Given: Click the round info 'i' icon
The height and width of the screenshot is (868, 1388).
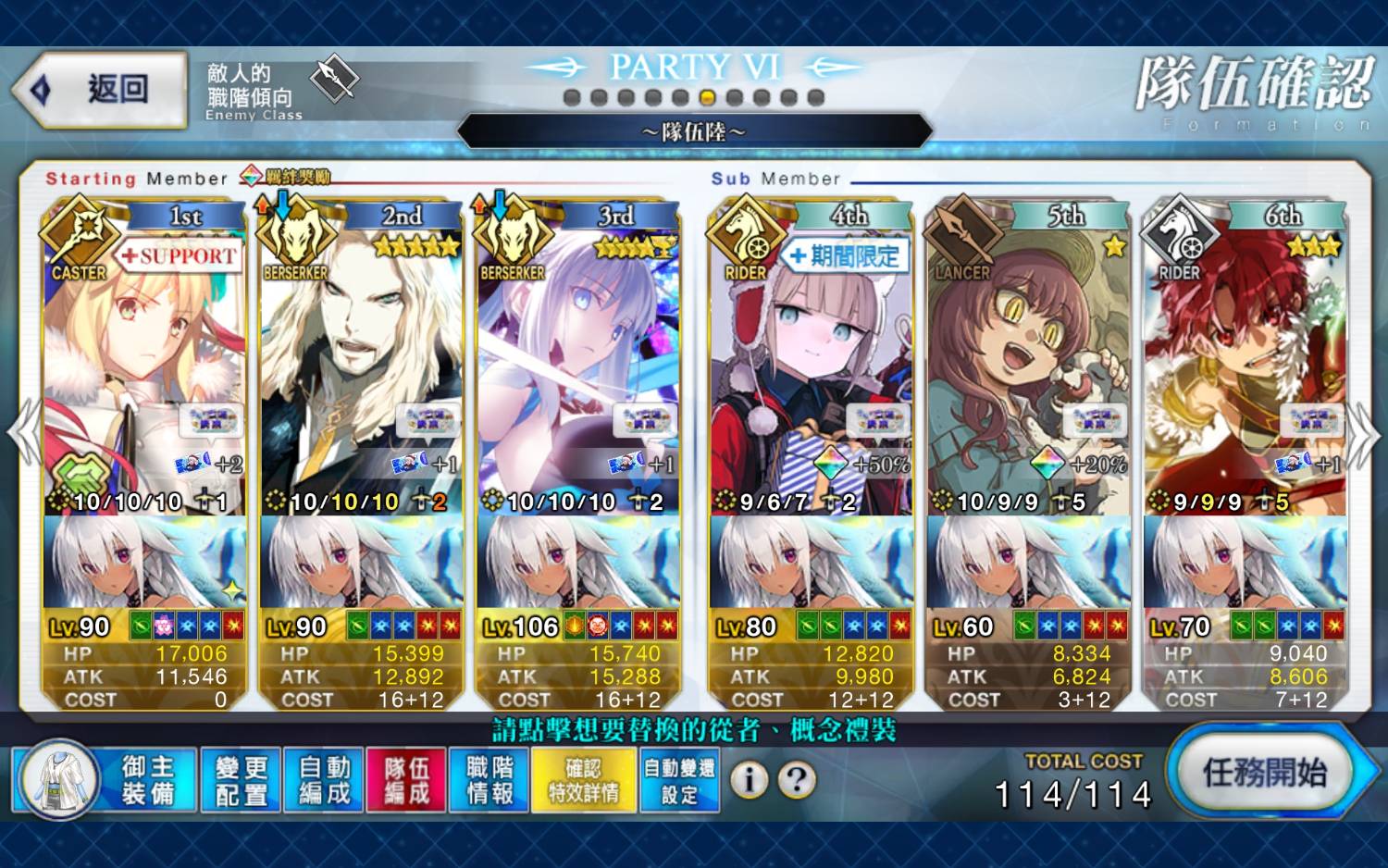Looking at the screenshot, I should [x=750, y=780].
